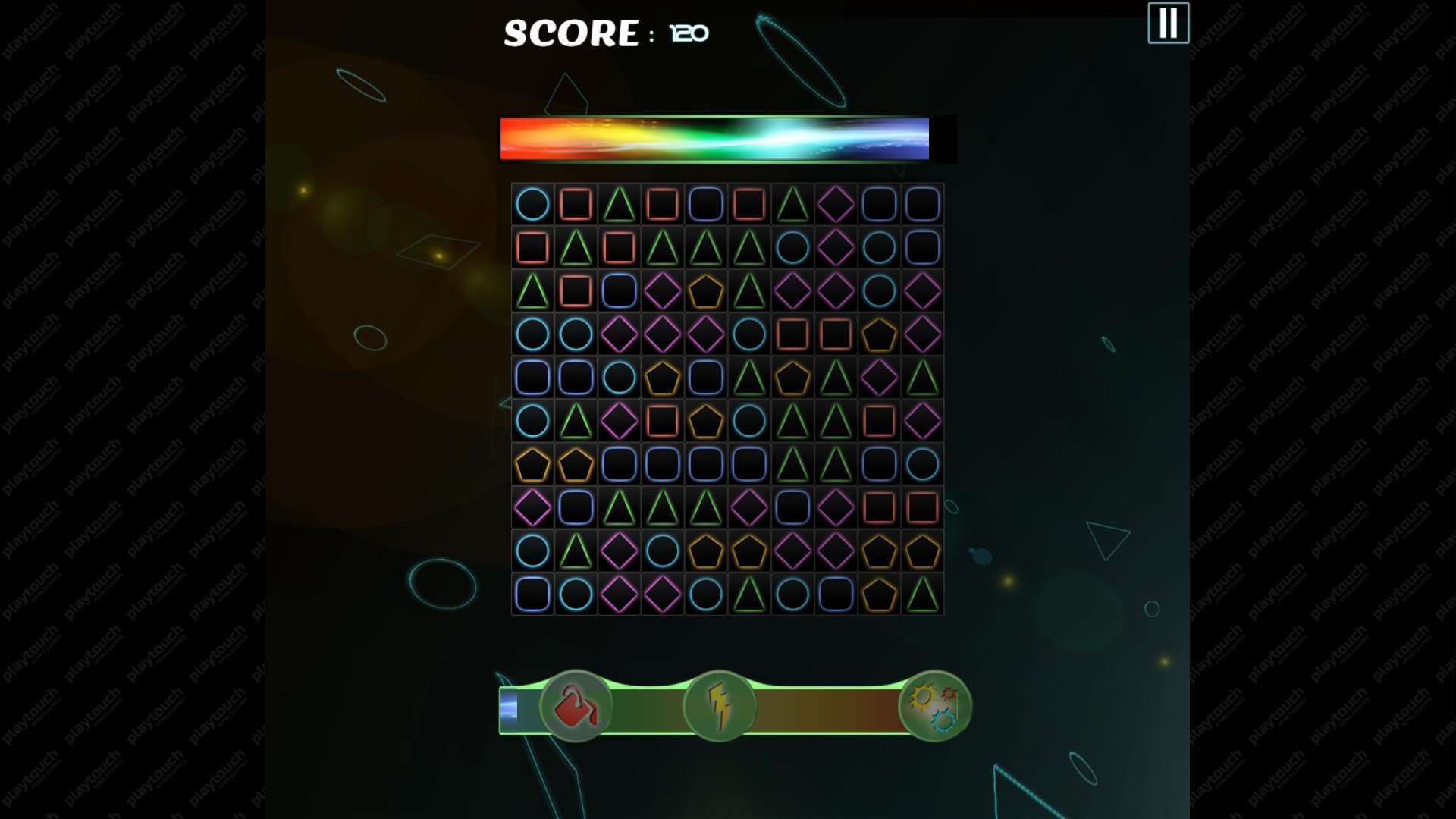Image resolution: width=1456 pixels, height=819 pixels.
Task: Use the lightning bolt power-up
Action: (719, 707)
